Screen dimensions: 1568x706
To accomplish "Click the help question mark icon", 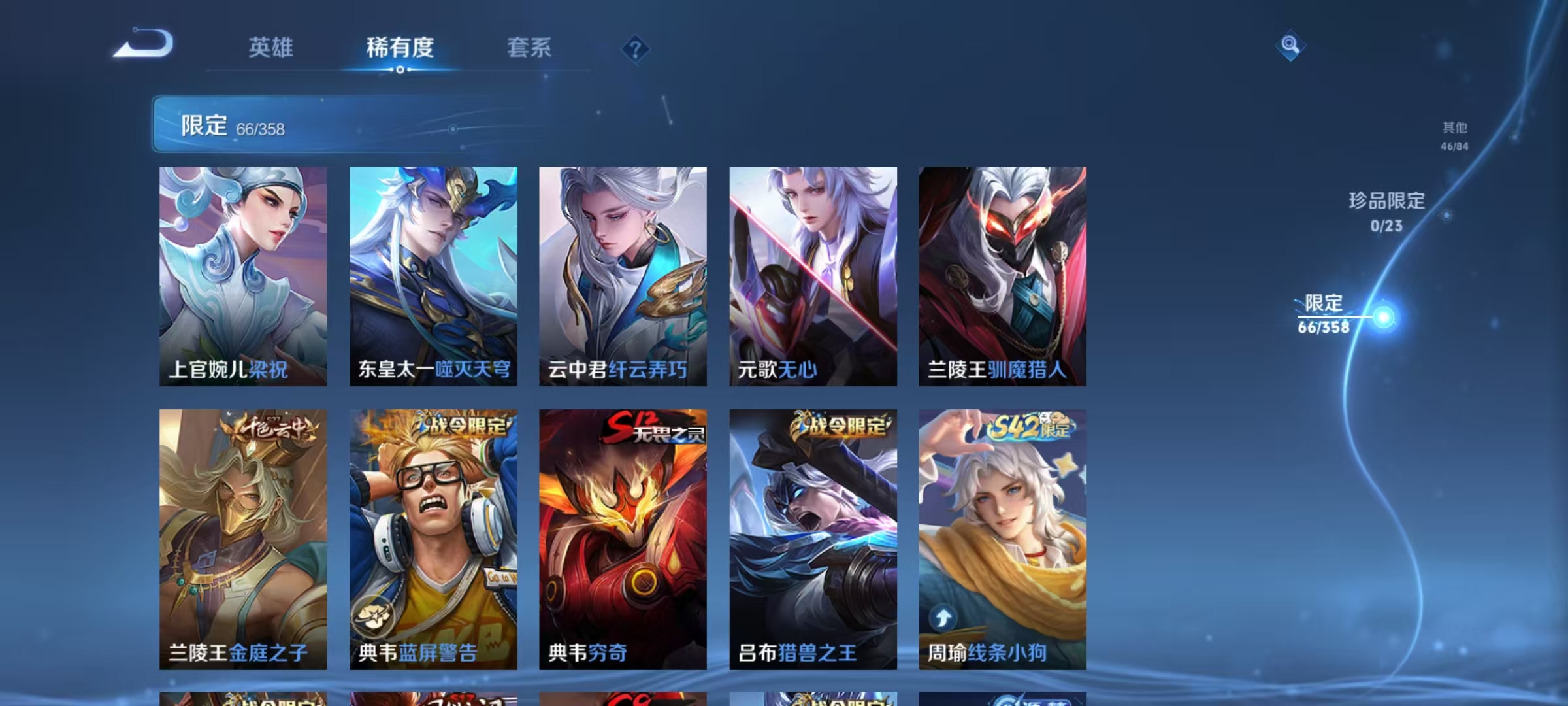I will click(636, 48).
